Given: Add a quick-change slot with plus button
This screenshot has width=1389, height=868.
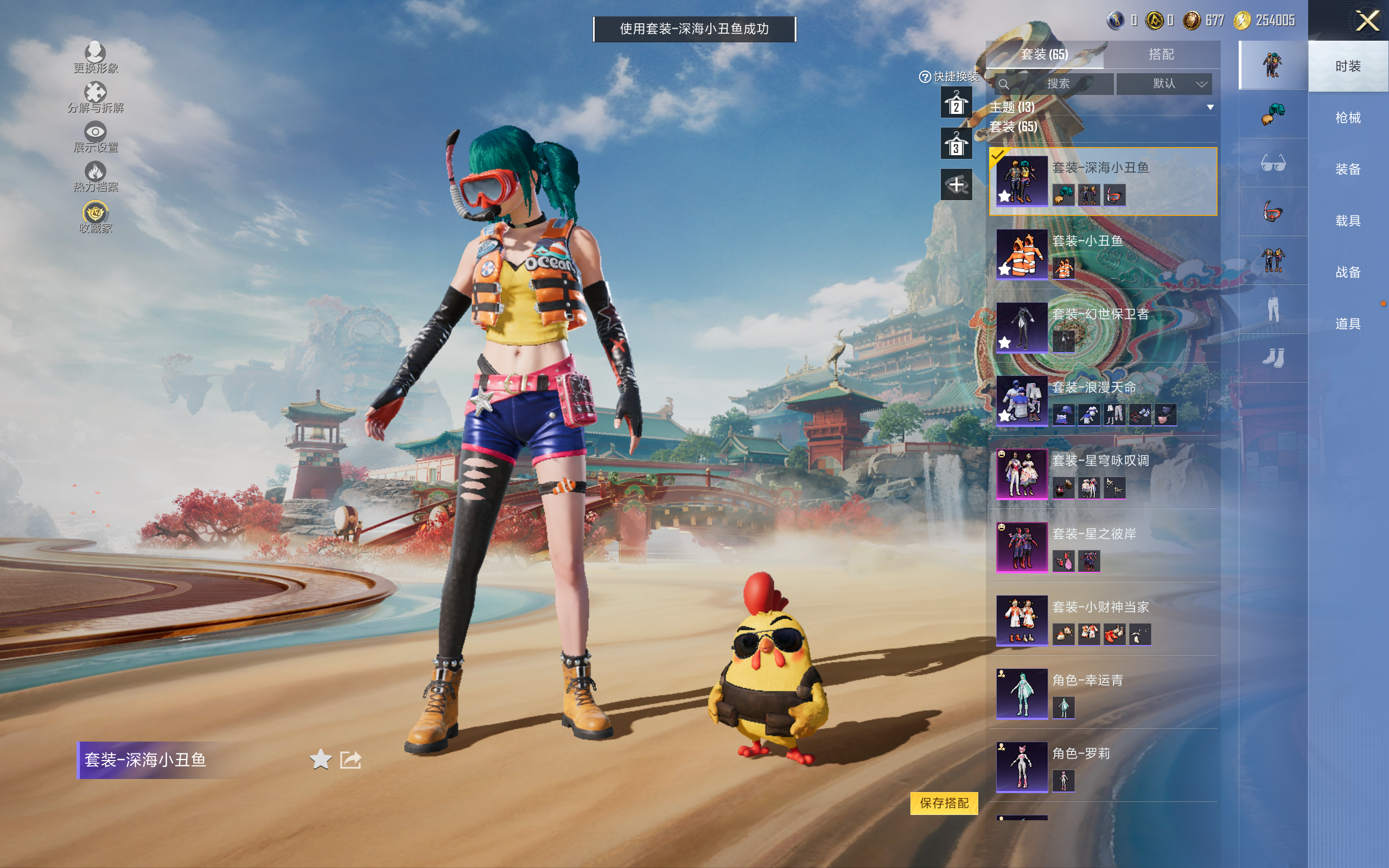Looking at the screenshot, I should (x=955, y=185).
